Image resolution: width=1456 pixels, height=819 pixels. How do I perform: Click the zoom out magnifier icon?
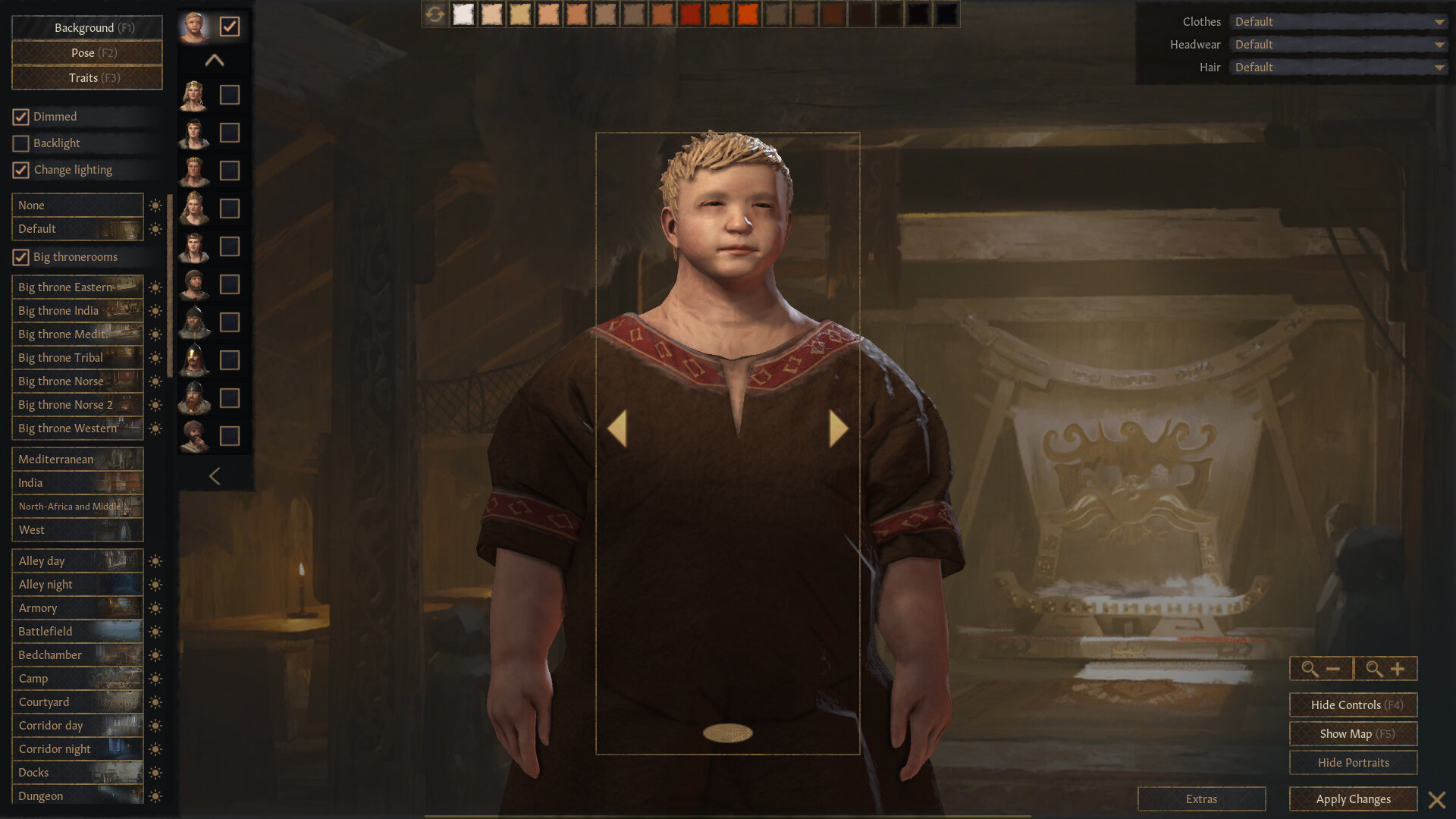point(1321,669)
